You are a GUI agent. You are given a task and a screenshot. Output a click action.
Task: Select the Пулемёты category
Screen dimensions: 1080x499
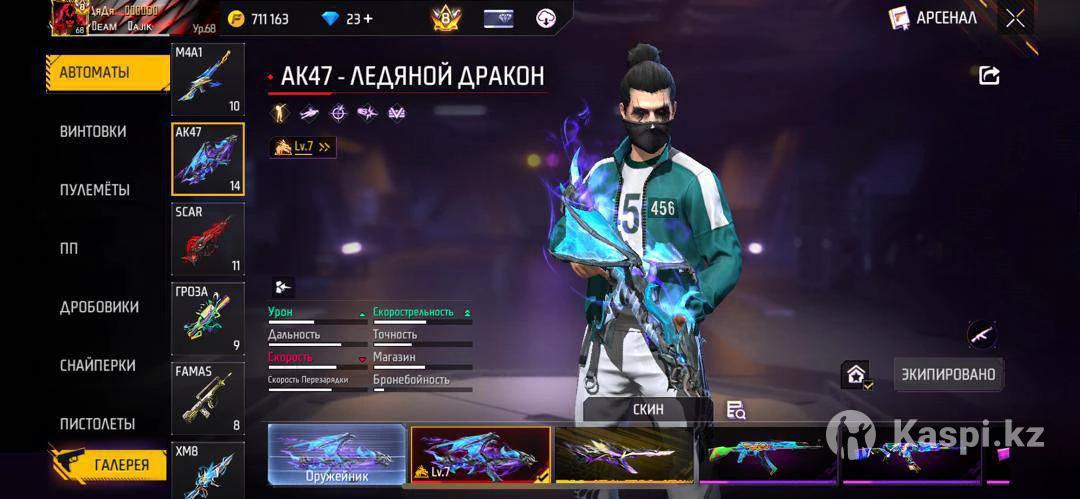point(94,190)
